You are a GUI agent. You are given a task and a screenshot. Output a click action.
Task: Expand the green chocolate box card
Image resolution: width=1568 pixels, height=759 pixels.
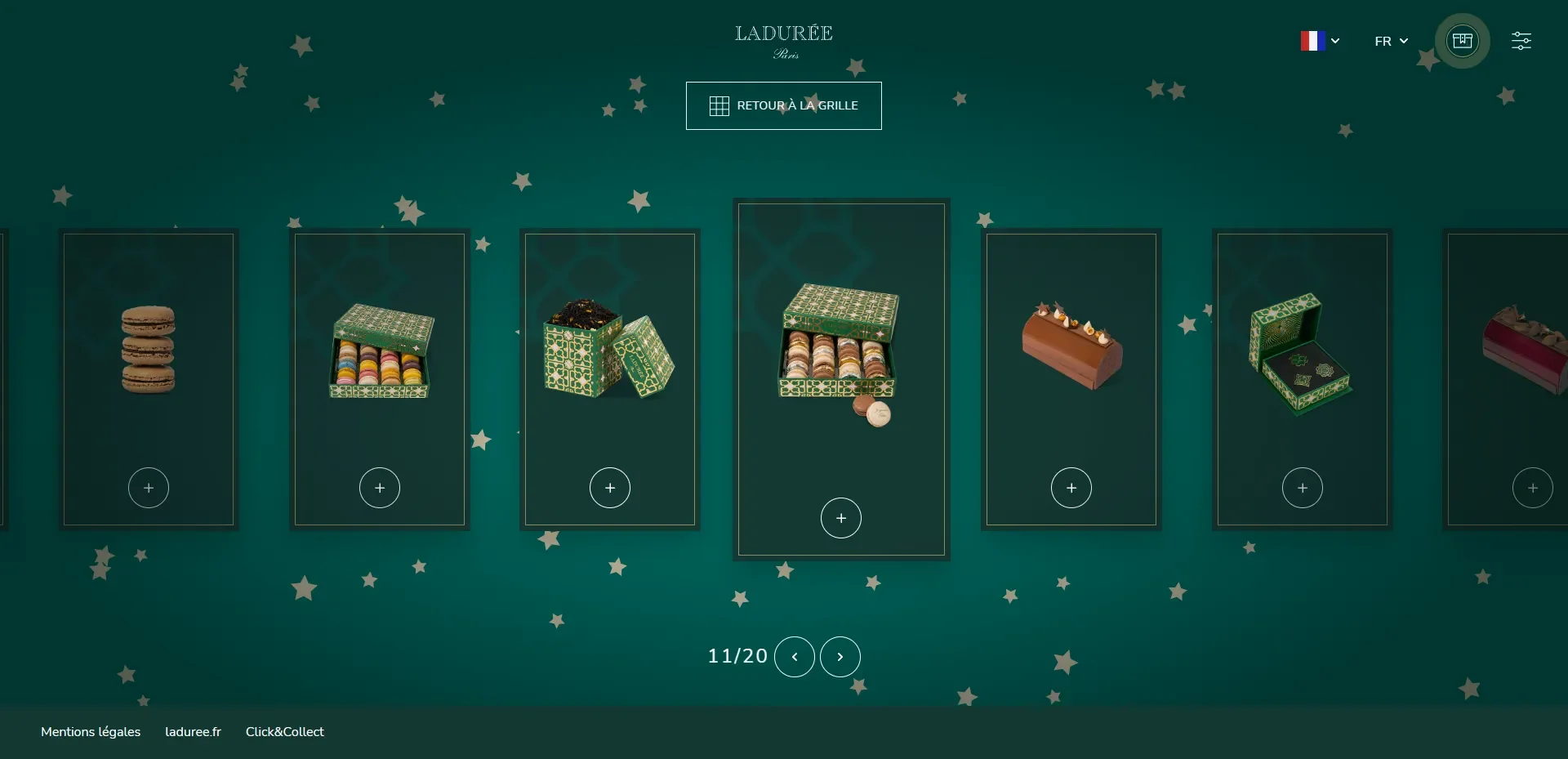1303,488
